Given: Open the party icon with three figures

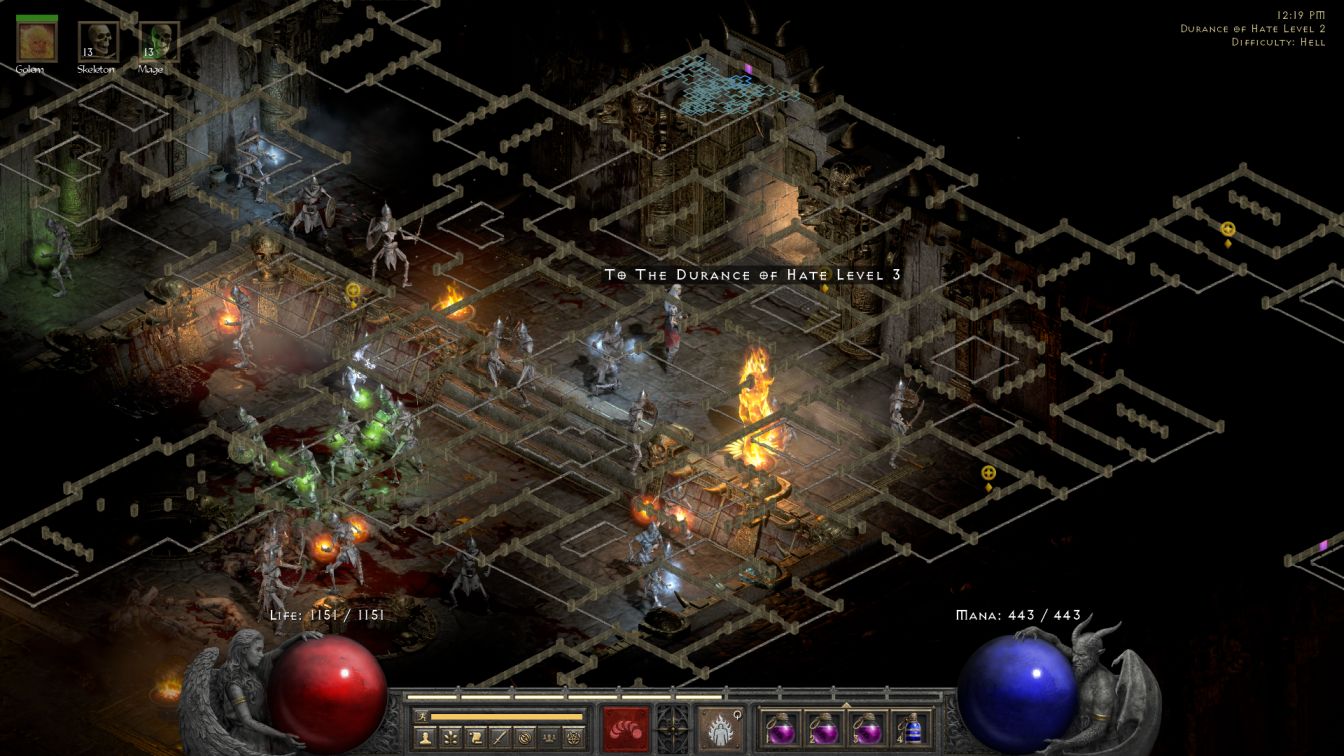Looking at the screenshot, I should point(549,737).
